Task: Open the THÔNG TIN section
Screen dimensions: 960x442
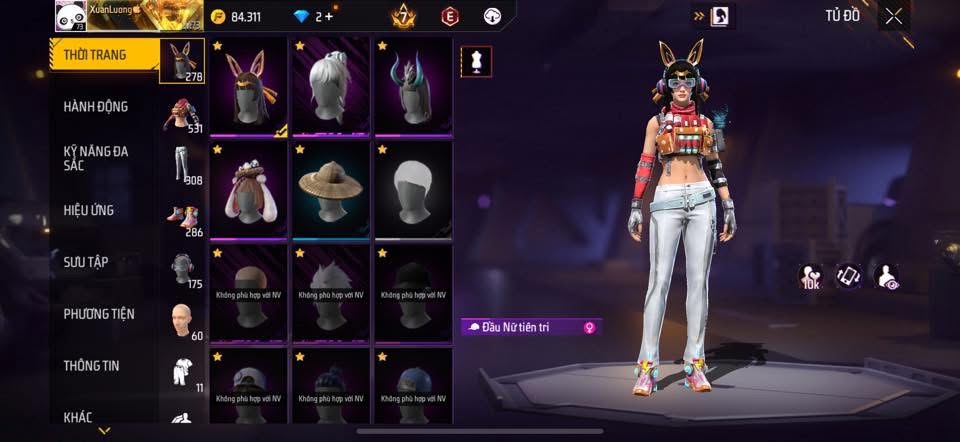Action: (92, 366)
